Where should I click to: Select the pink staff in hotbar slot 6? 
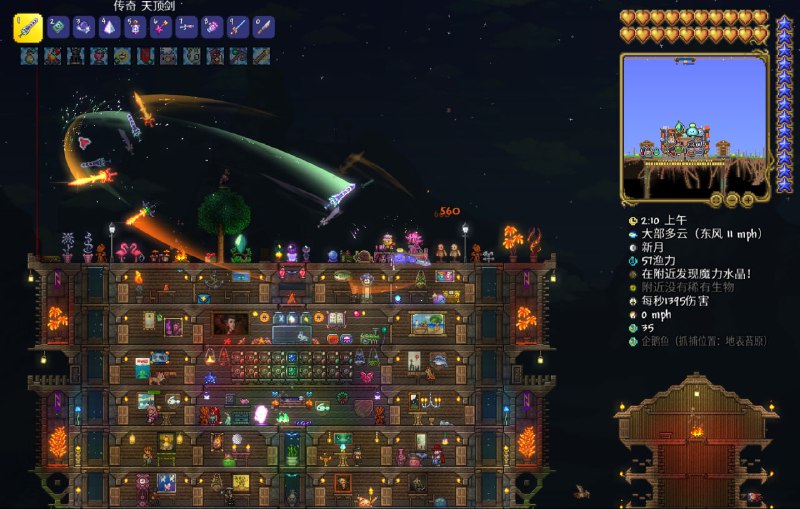pyautogui.click(x=160, y=28)
